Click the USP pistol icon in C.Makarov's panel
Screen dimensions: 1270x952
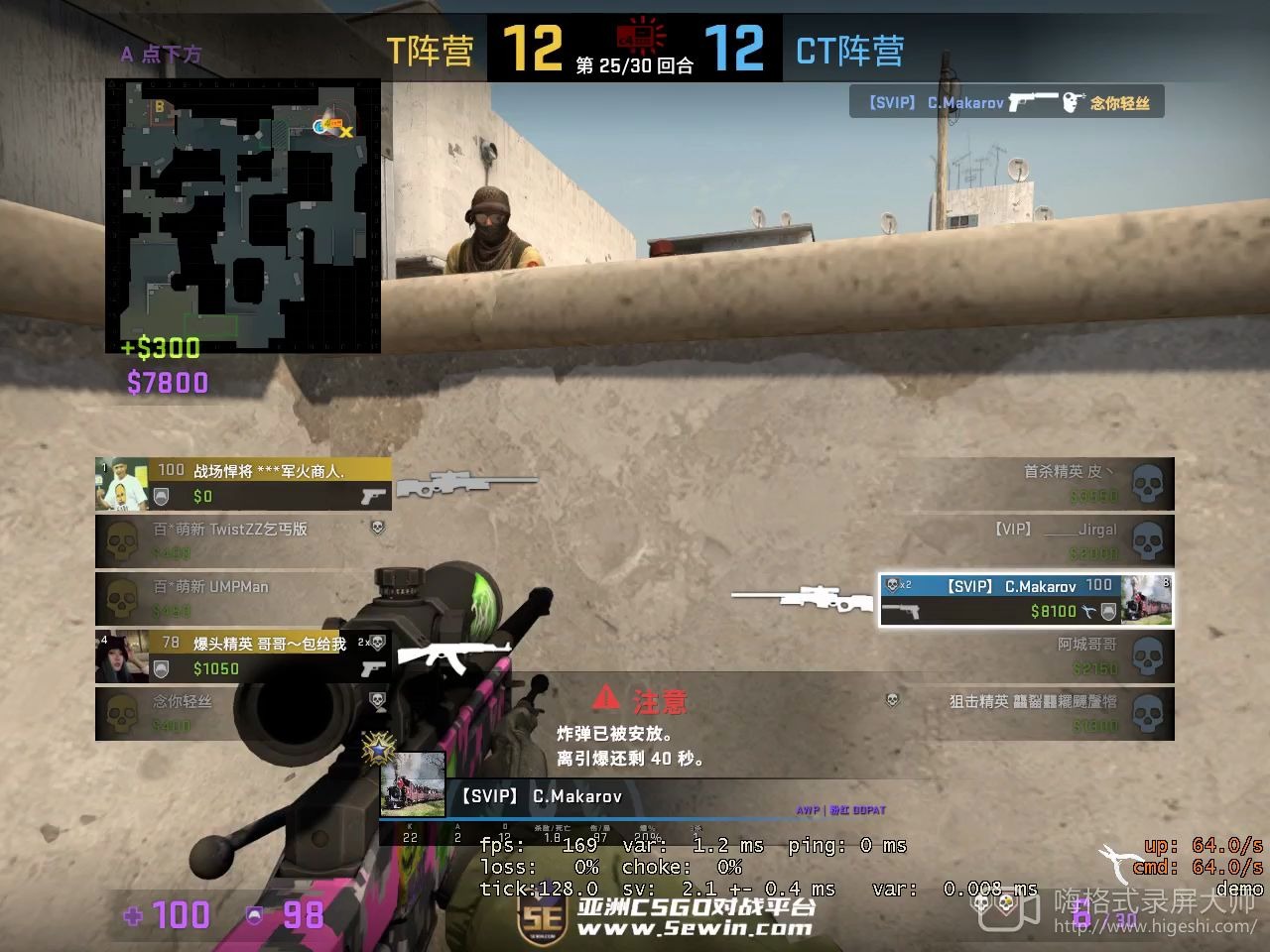click(901, 612)
